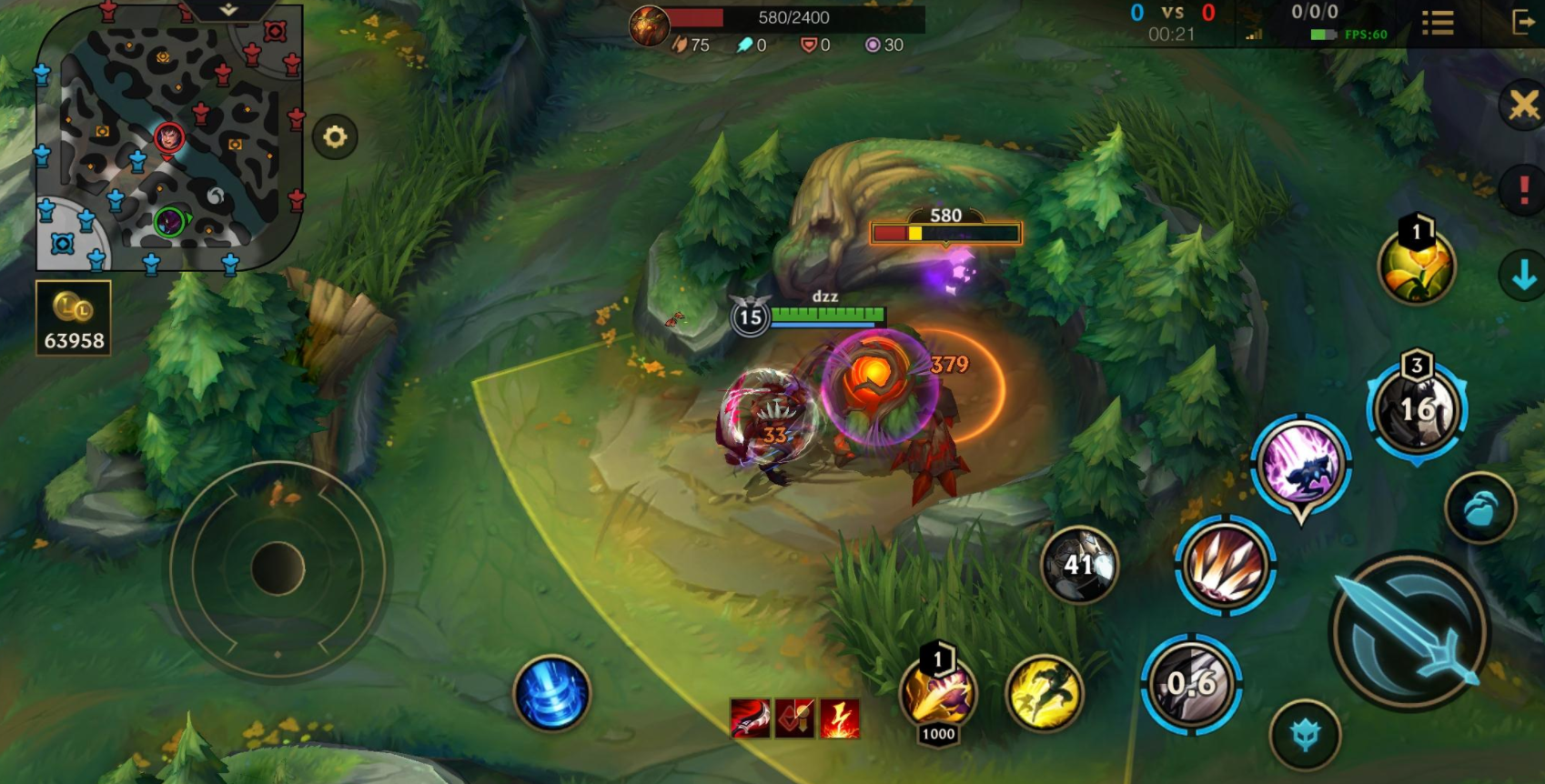
Task: Cast the yellow Flash summoner spell
Action: point(1045,693)
